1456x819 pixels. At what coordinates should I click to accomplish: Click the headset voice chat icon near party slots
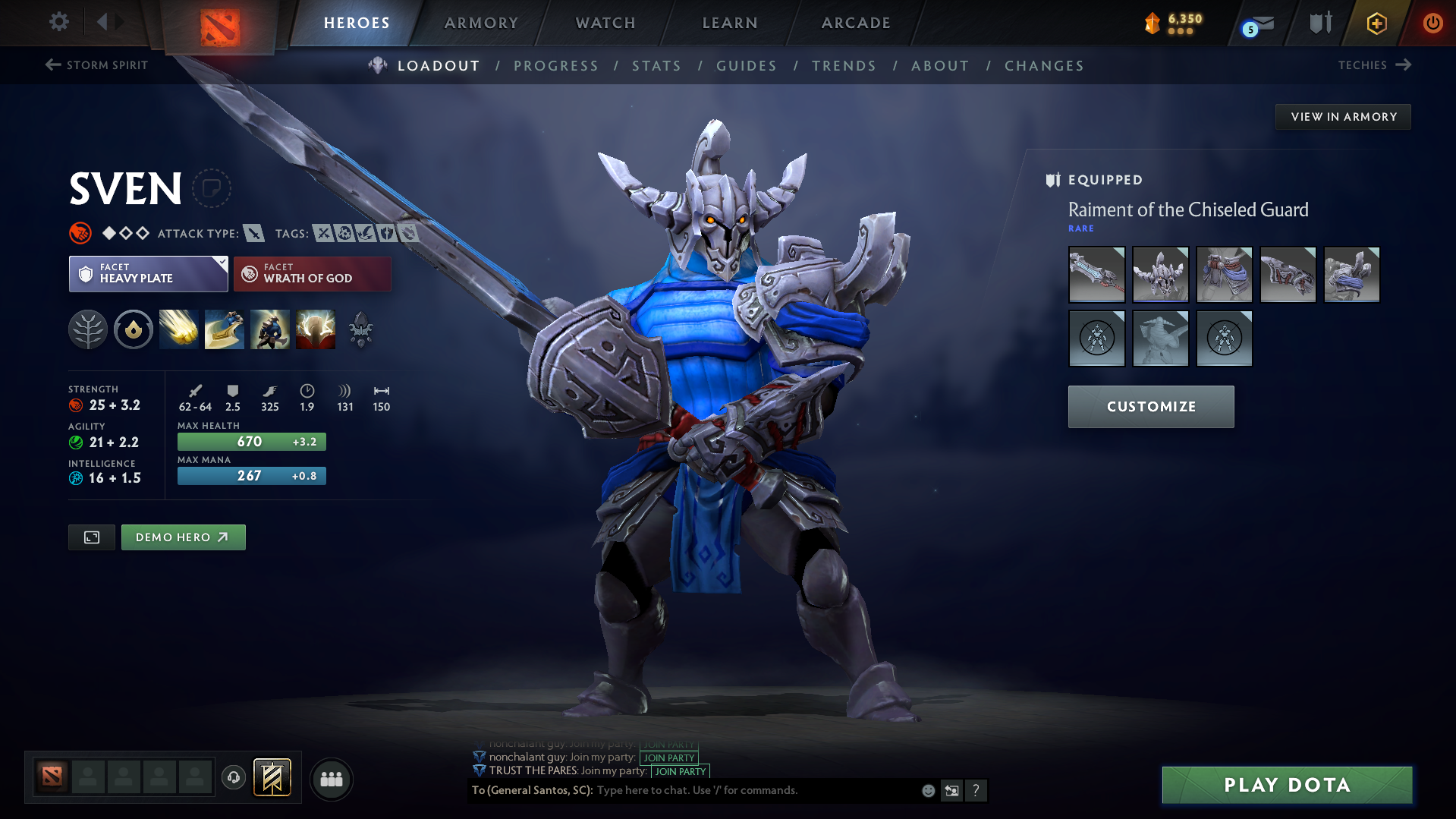pos(233,779)
